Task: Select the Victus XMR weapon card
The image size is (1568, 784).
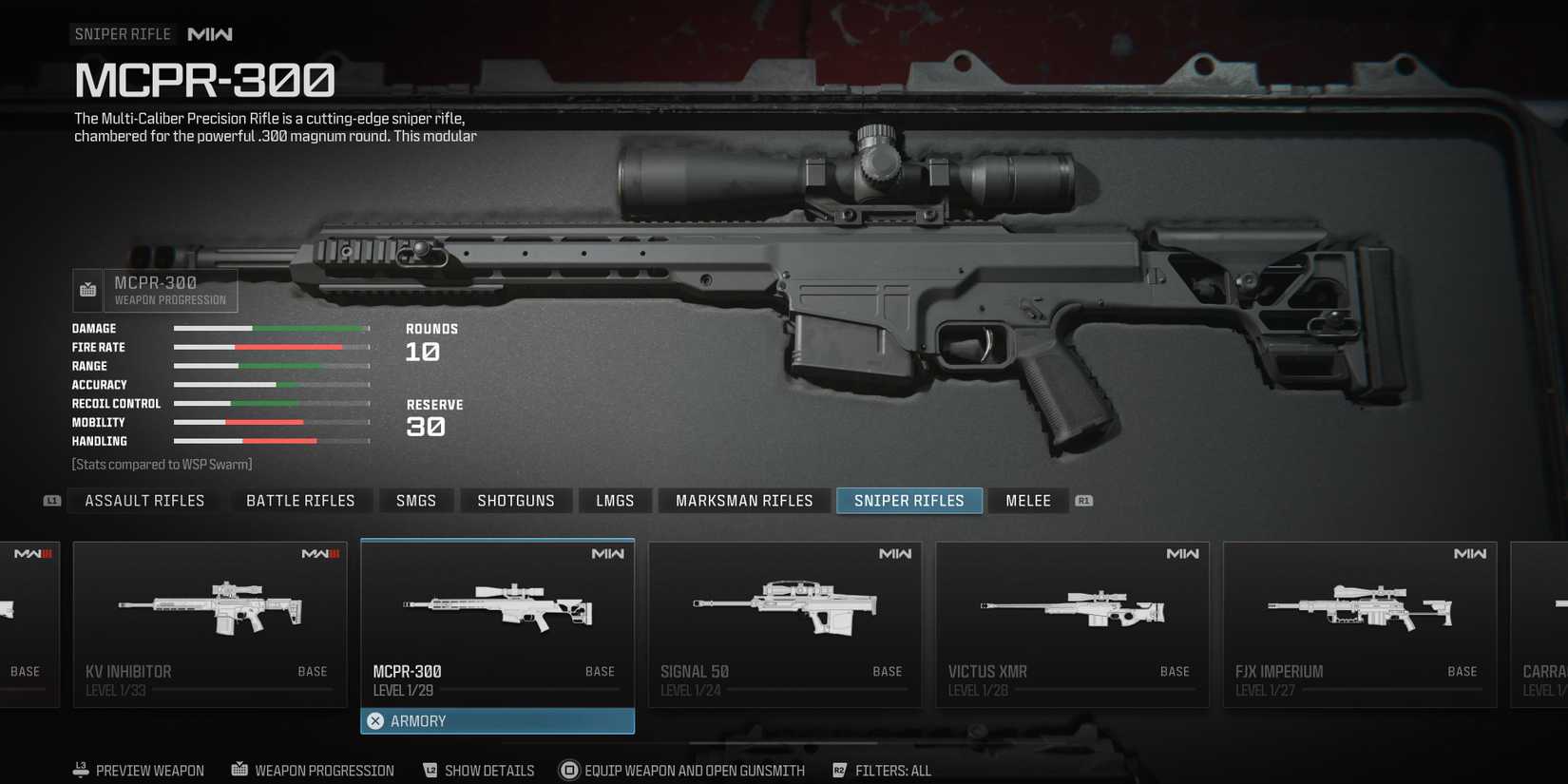Action: [1072, 622]
